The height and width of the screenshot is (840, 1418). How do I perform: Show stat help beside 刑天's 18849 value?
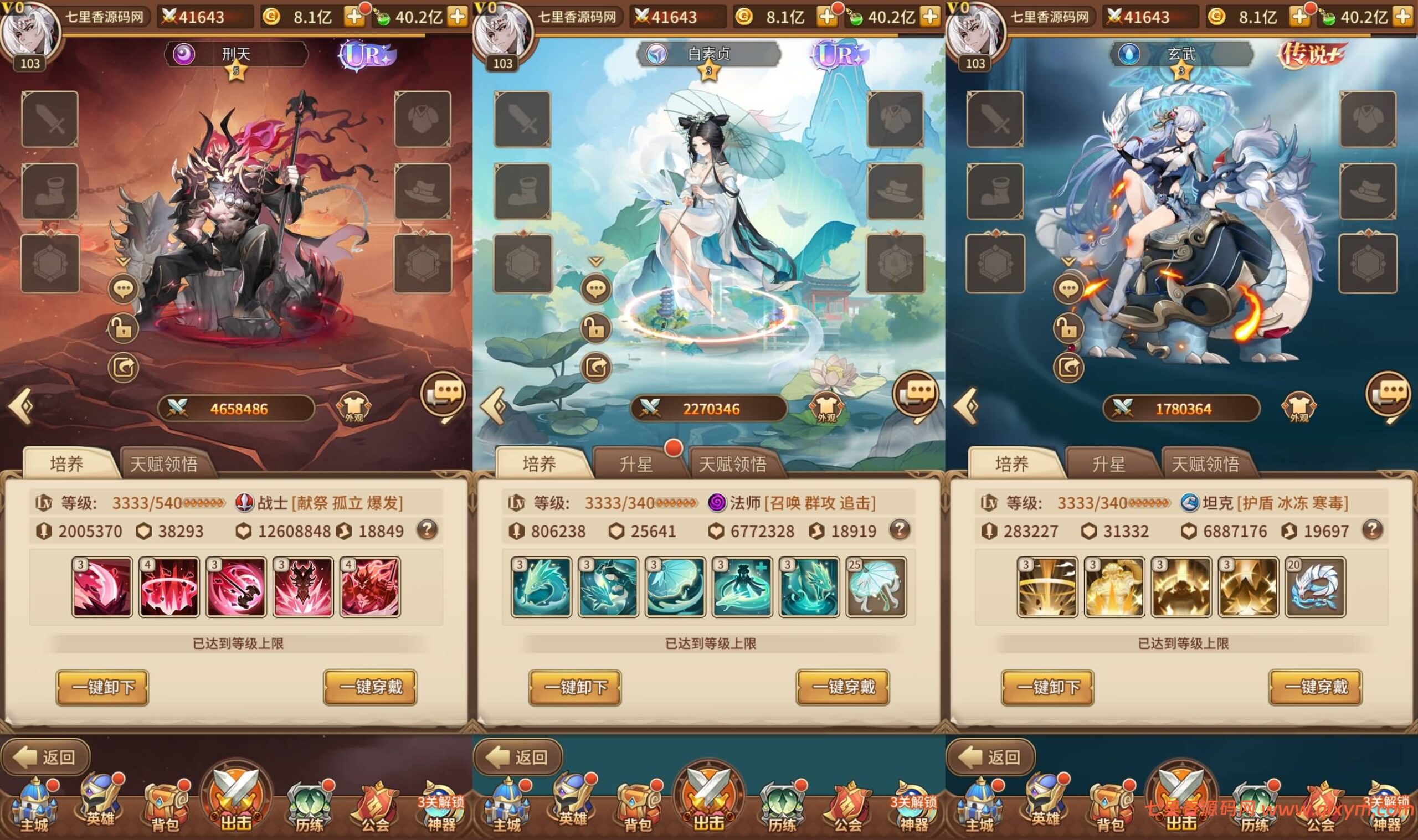coord(428,530)
